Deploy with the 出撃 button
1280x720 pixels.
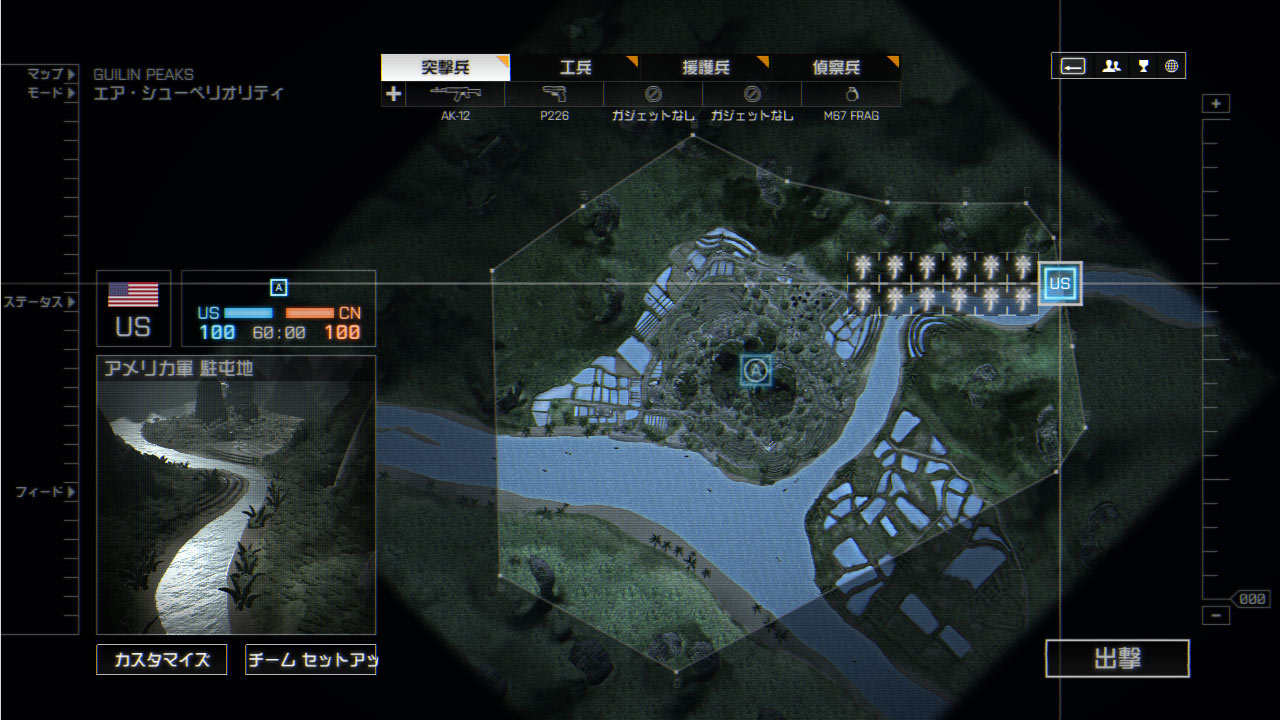click(1117, 659)
